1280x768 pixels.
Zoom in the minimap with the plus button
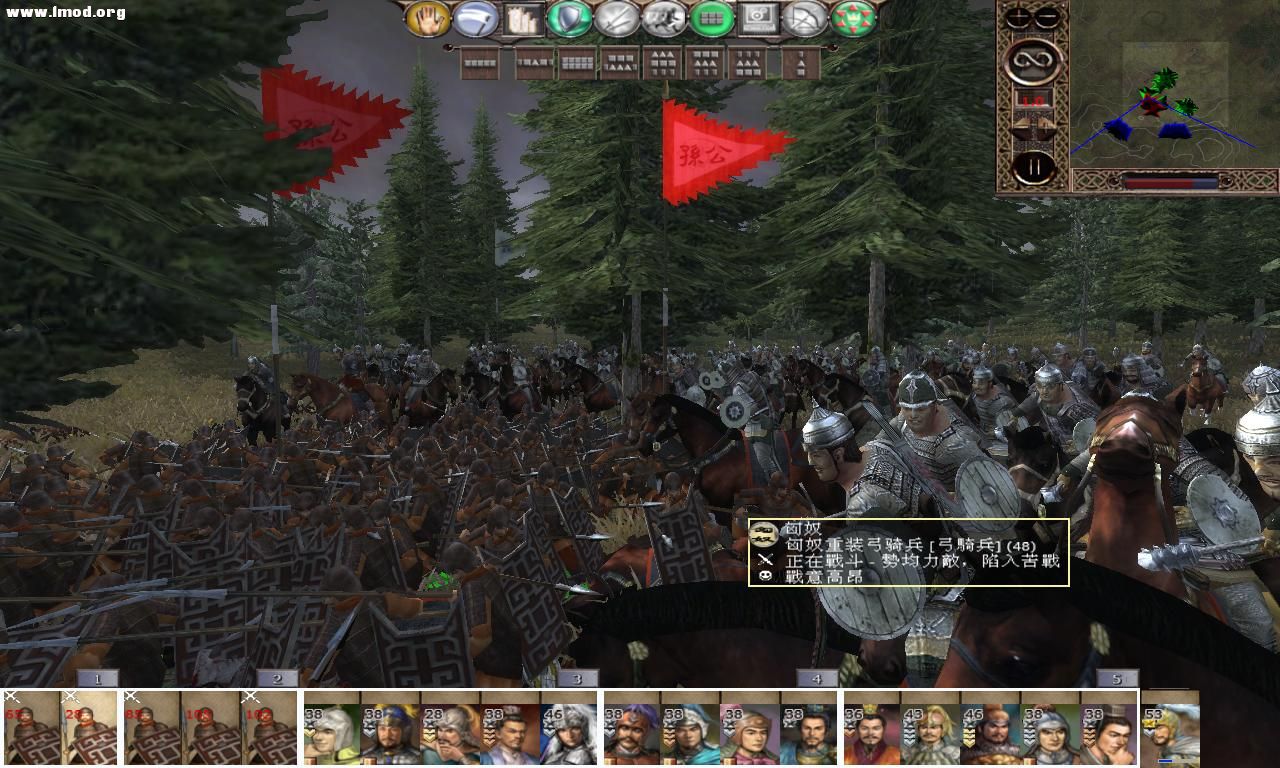tap(1017, 16)
